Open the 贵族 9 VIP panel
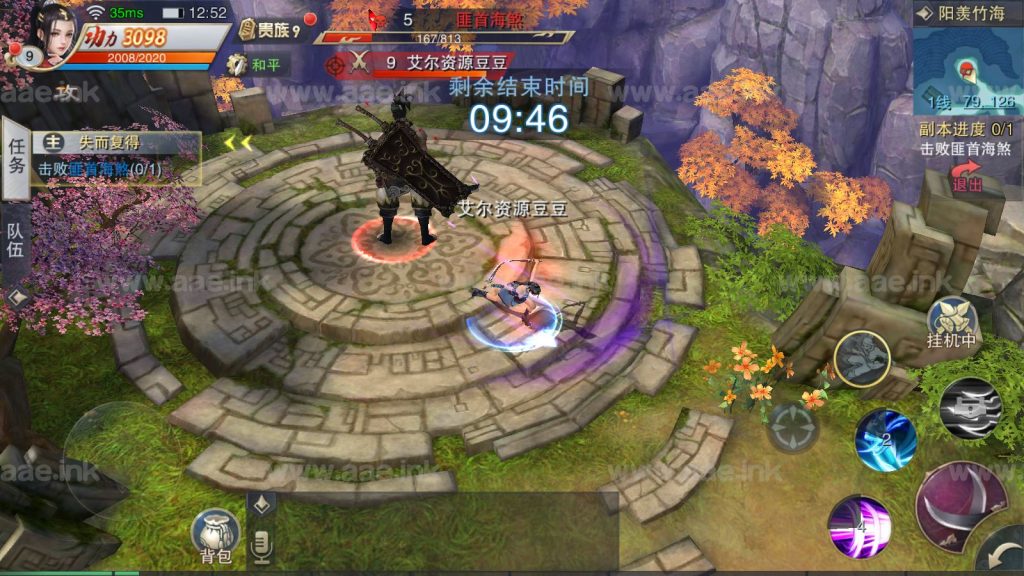 (267, 30)
